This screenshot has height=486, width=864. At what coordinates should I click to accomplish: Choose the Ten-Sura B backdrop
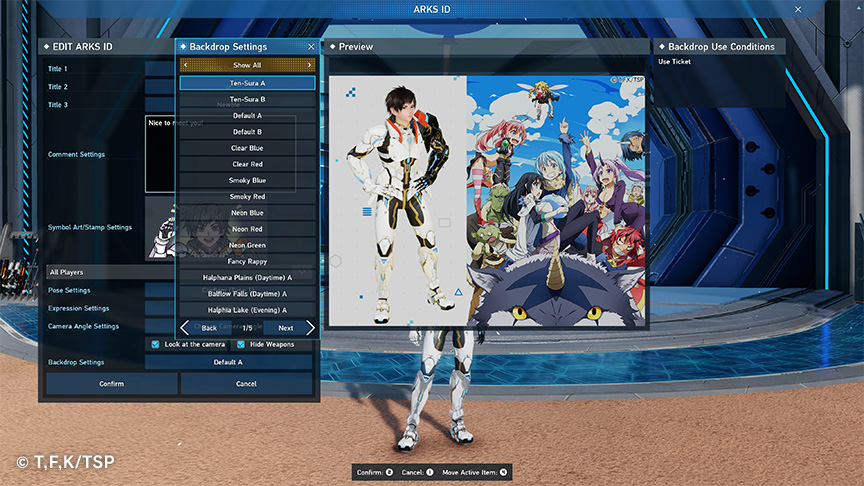pyautogui.click(x=247, y=99)
